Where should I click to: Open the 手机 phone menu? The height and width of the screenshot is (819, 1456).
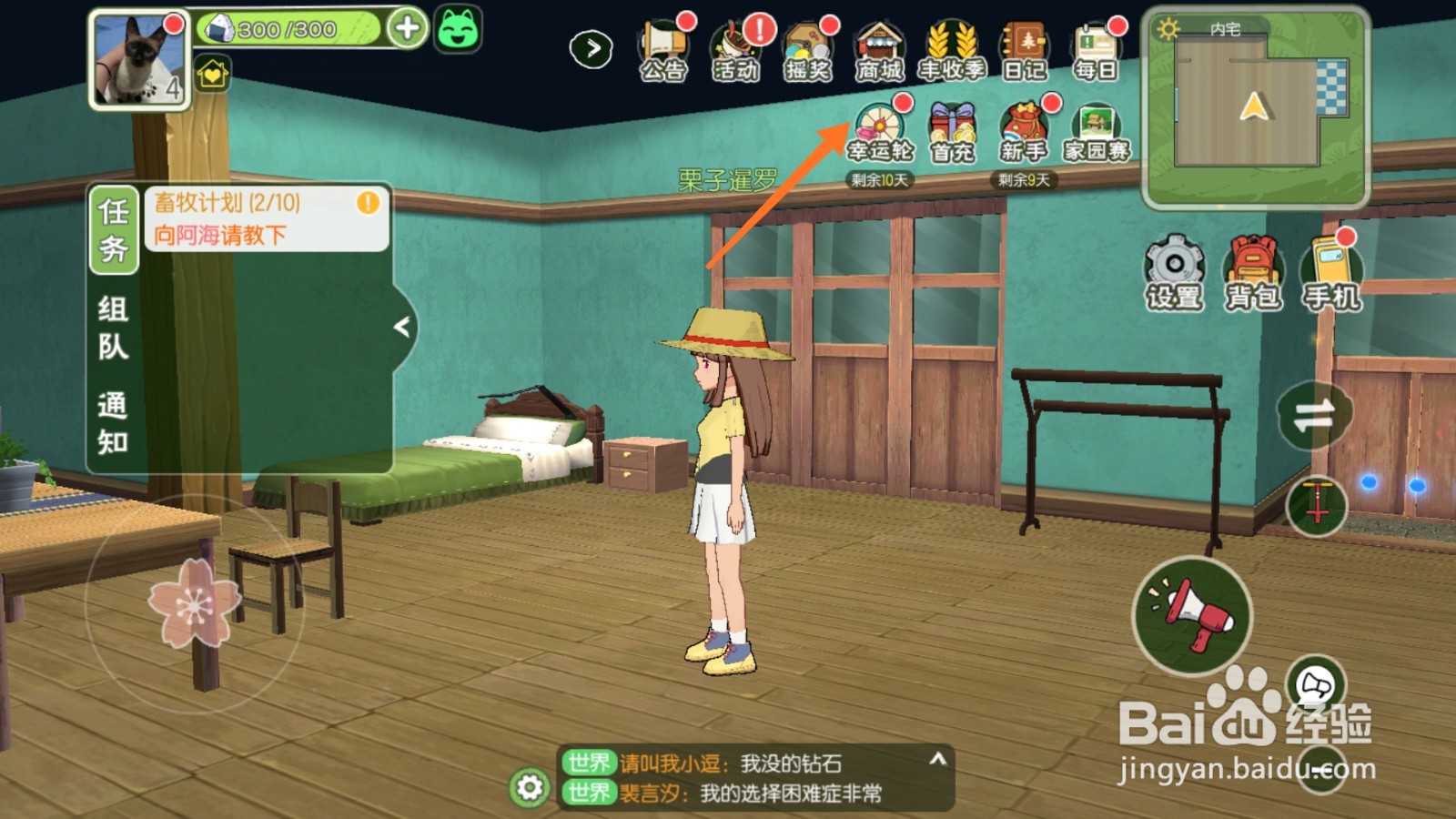click(1332, 271)
